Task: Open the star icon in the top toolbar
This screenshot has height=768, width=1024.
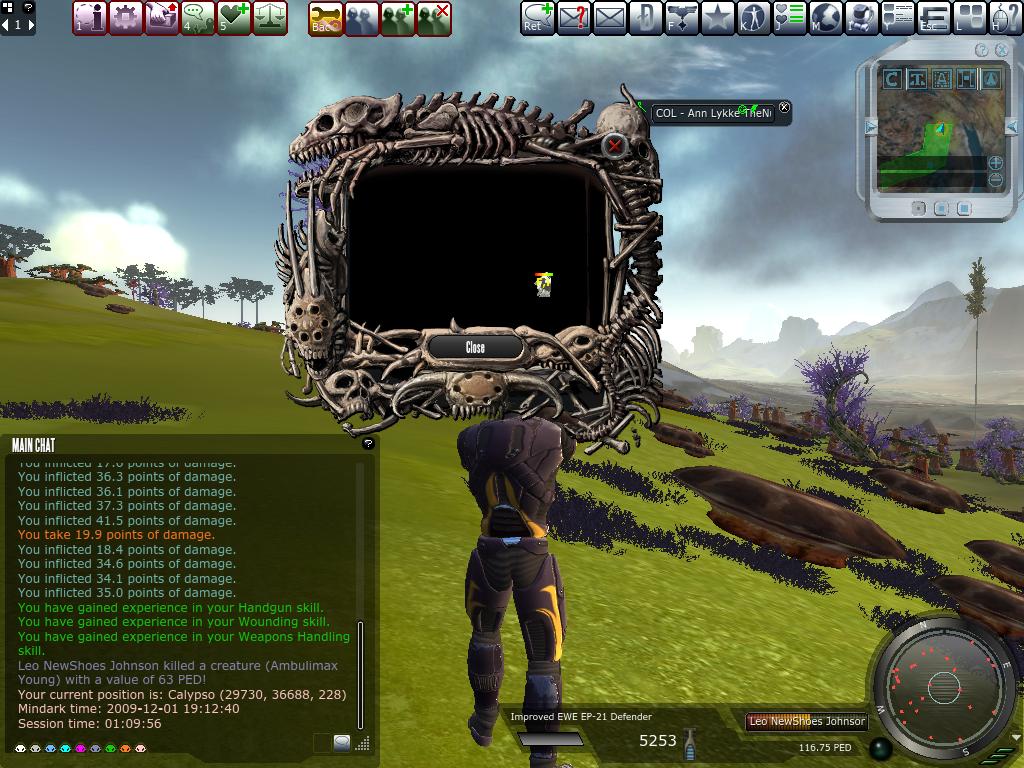Action: (x=718, y=17)
